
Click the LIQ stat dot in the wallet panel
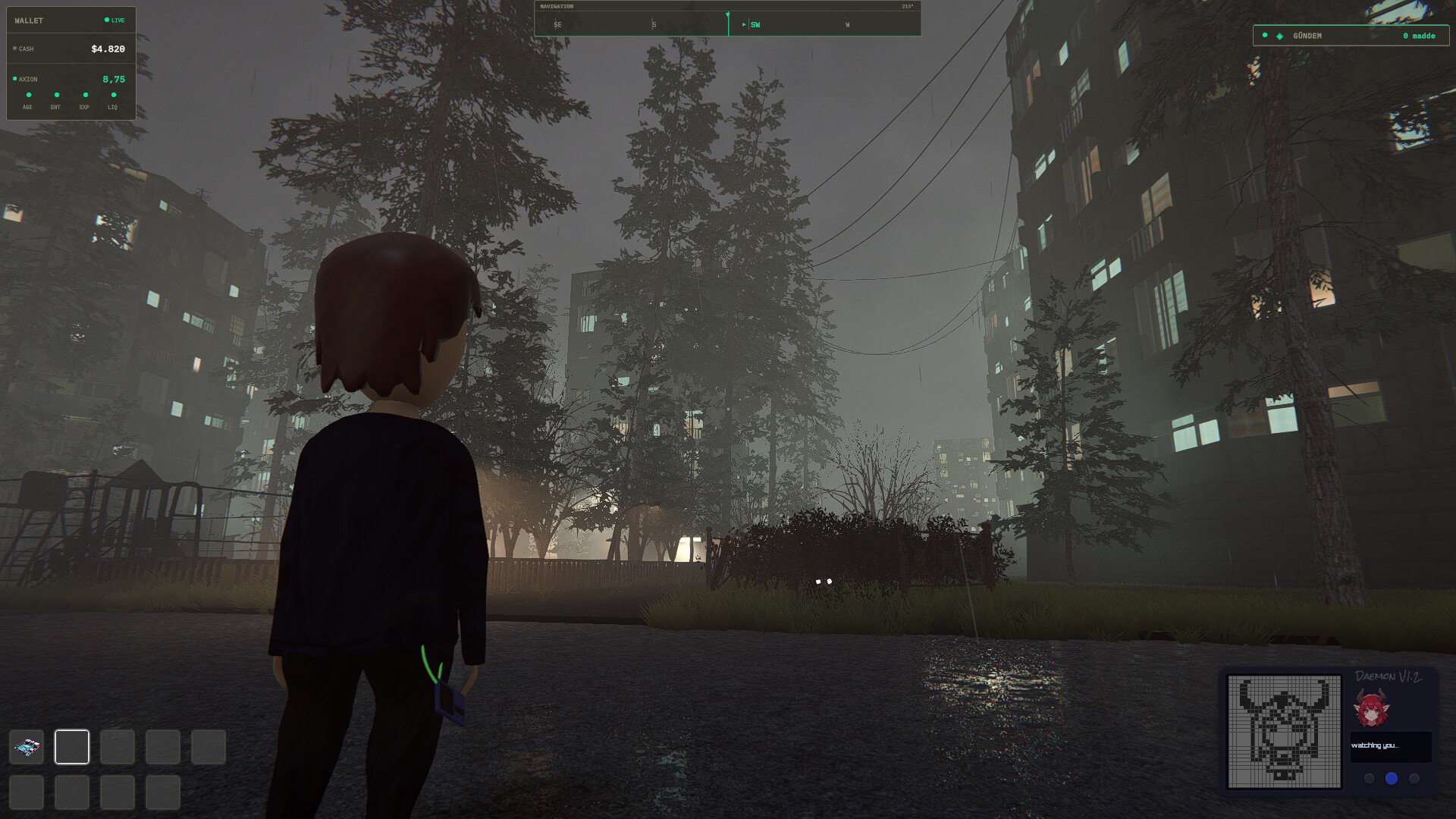point(113,94)
